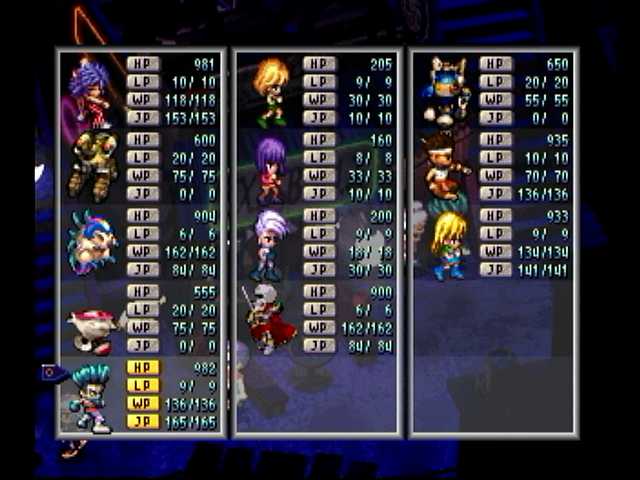Viewport: 640px width, 480px height.
Task: Select the blue-mohawk monster with 904 HP
Action: pos(90,242)
